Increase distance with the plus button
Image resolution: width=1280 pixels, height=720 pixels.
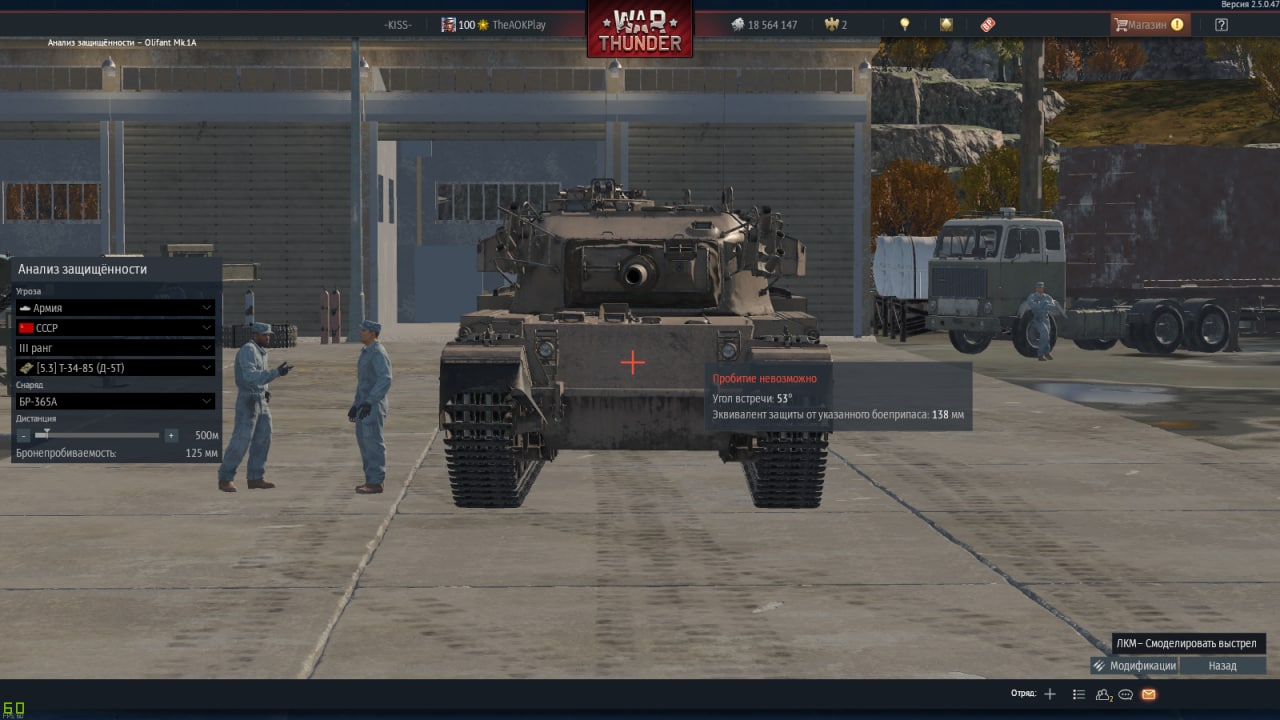click(171, 436)
